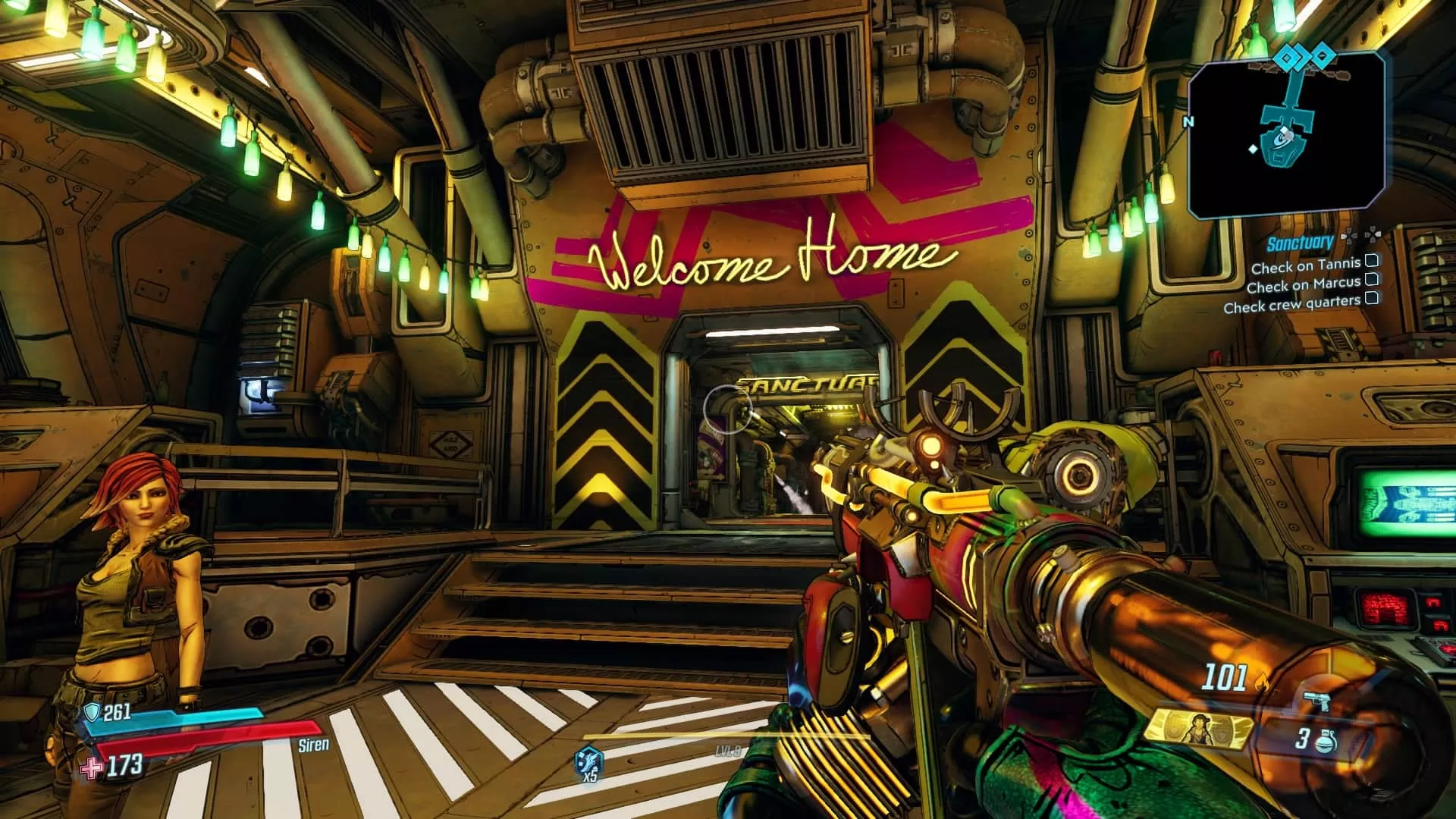Select the shield icon next to 261
The width and height of the screenshot is (1456, 819).
coord(93,713)
